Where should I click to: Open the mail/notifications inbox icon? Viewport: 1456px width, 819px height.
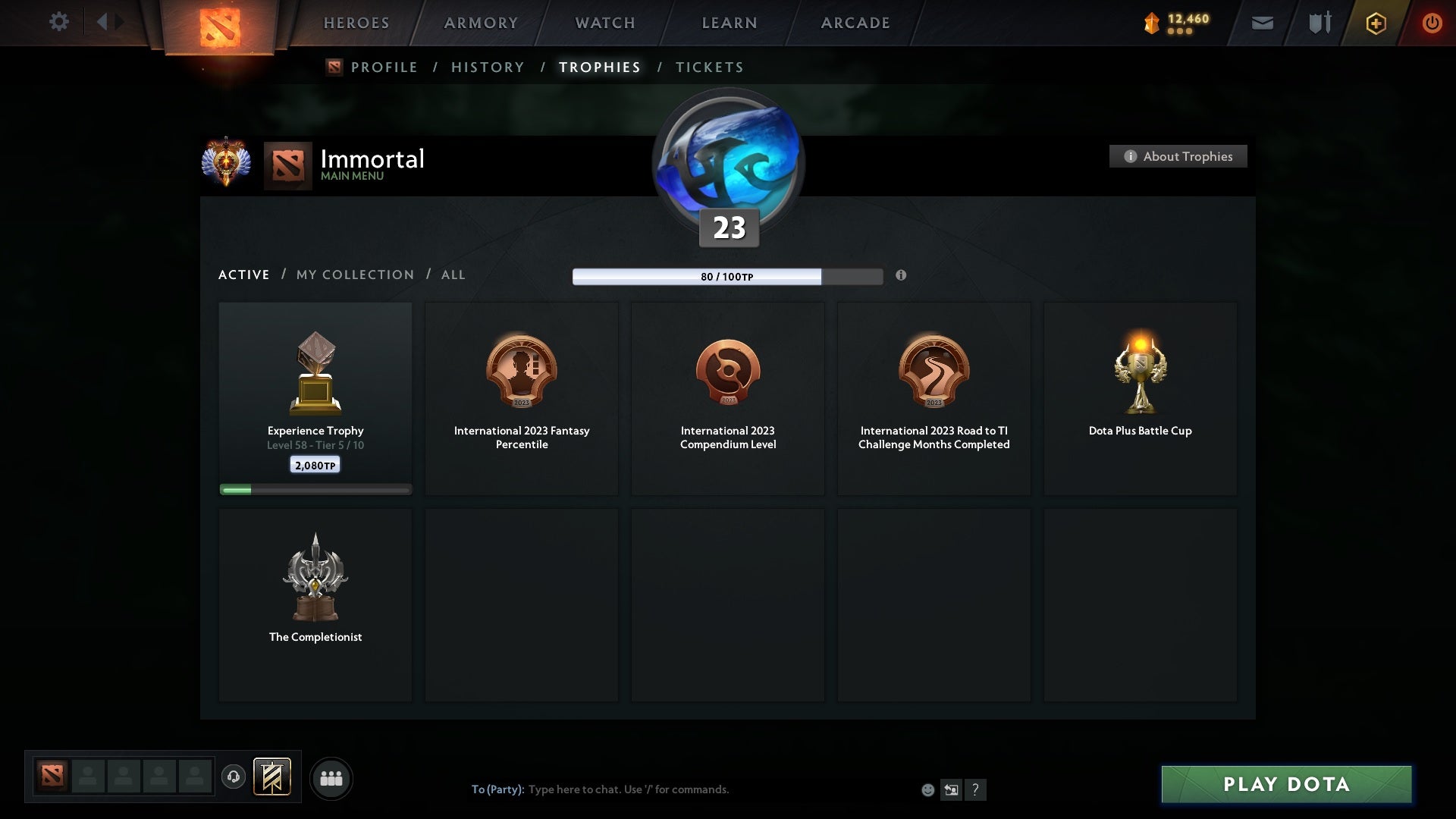pyautogui.click(x=1263, y=23)
